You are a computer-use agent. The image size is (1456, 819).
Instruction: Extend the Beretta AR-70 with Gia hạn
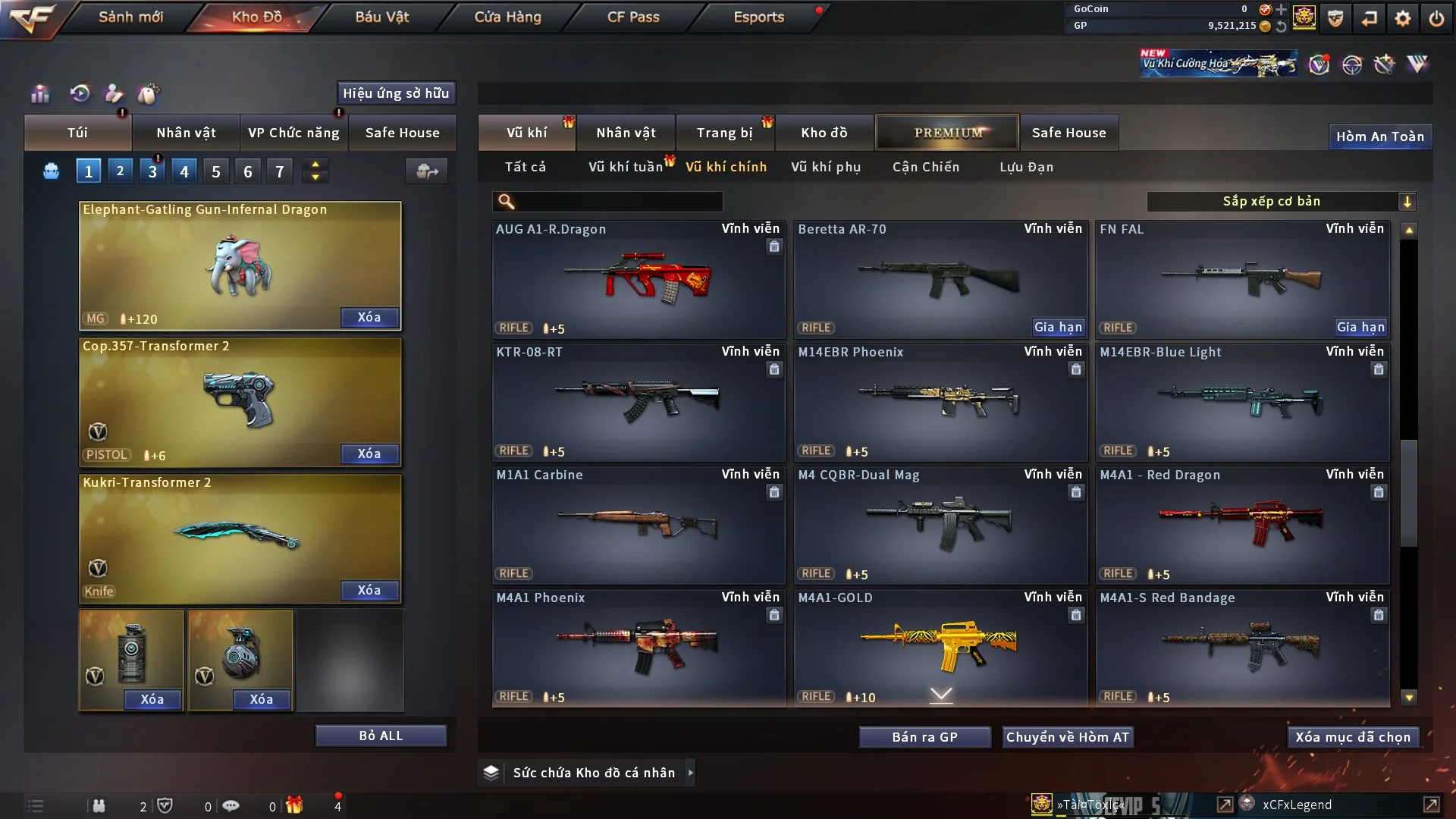(1058, 327)
